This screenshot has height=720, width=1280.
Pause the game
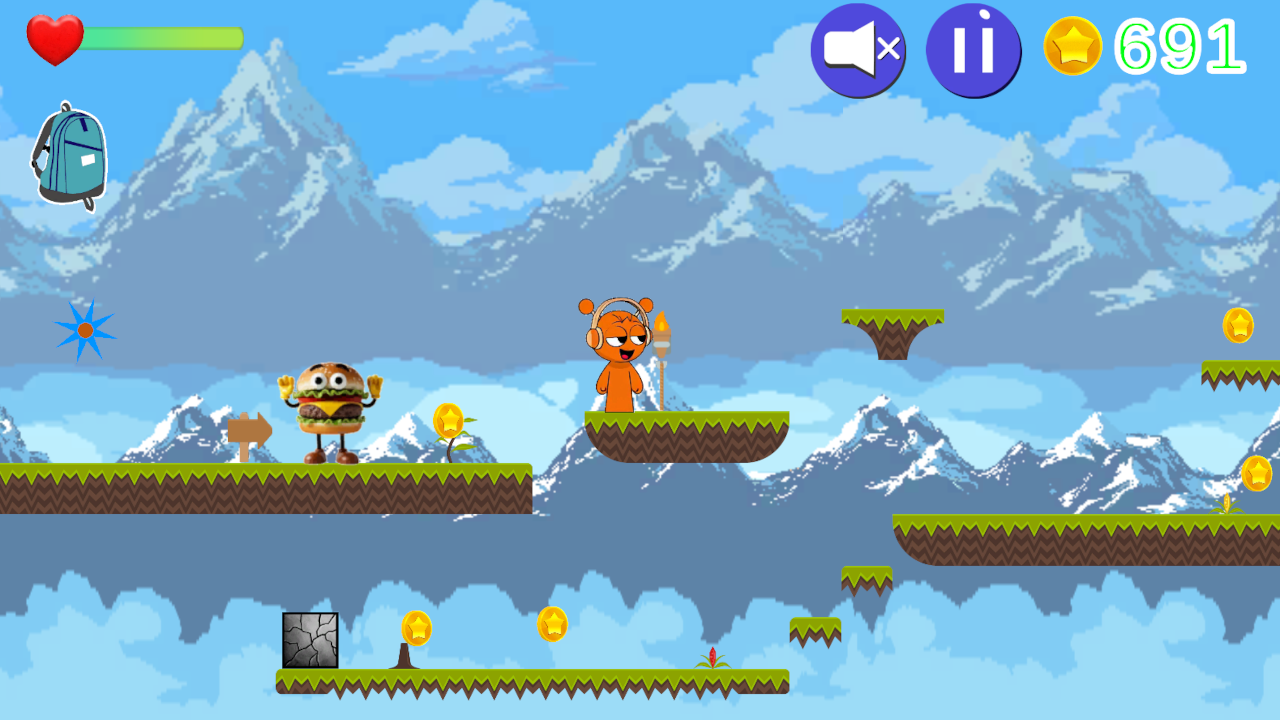(972, 48)
